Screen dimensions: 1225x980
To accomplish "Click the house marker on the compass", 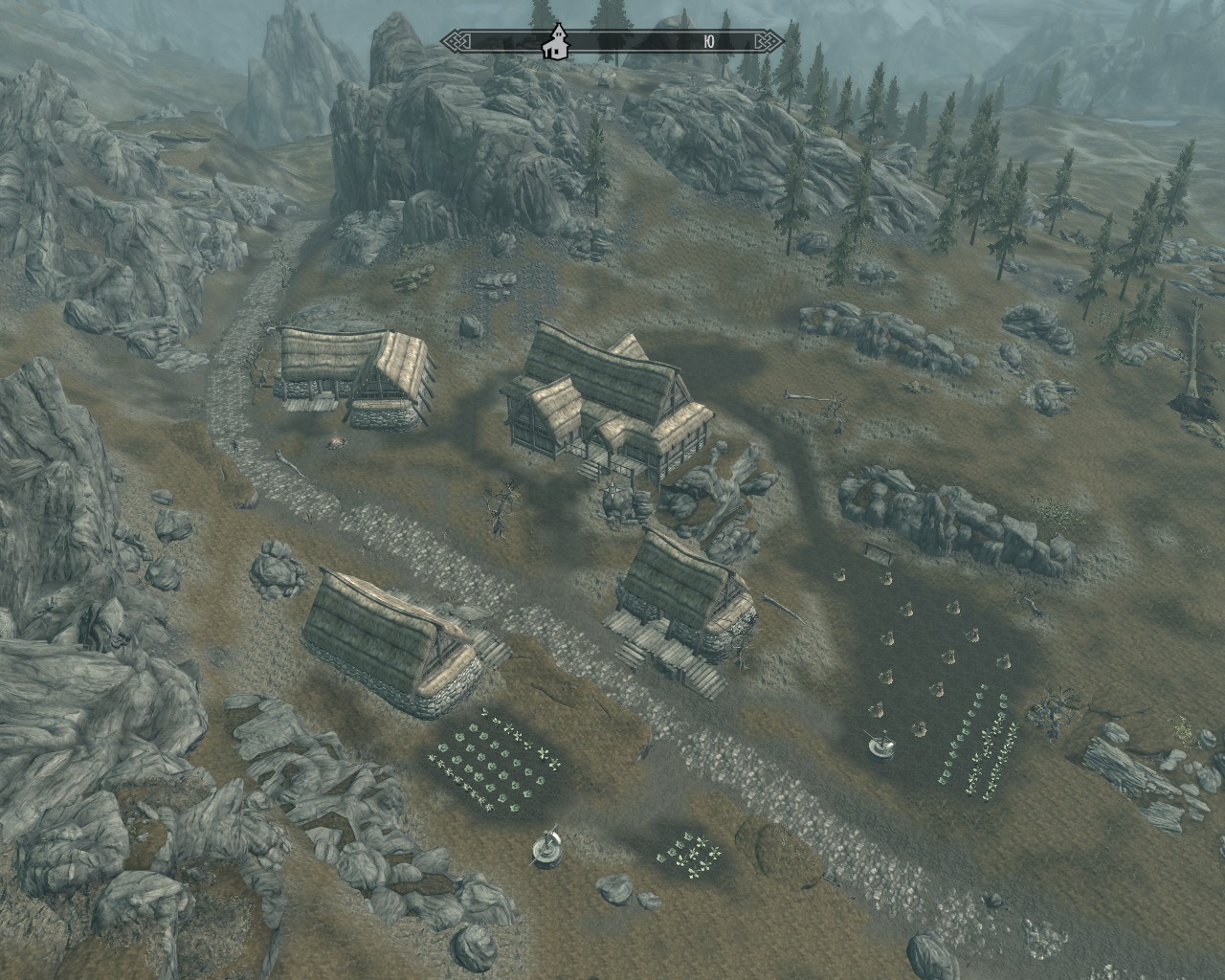I will (x=554, y=42).
